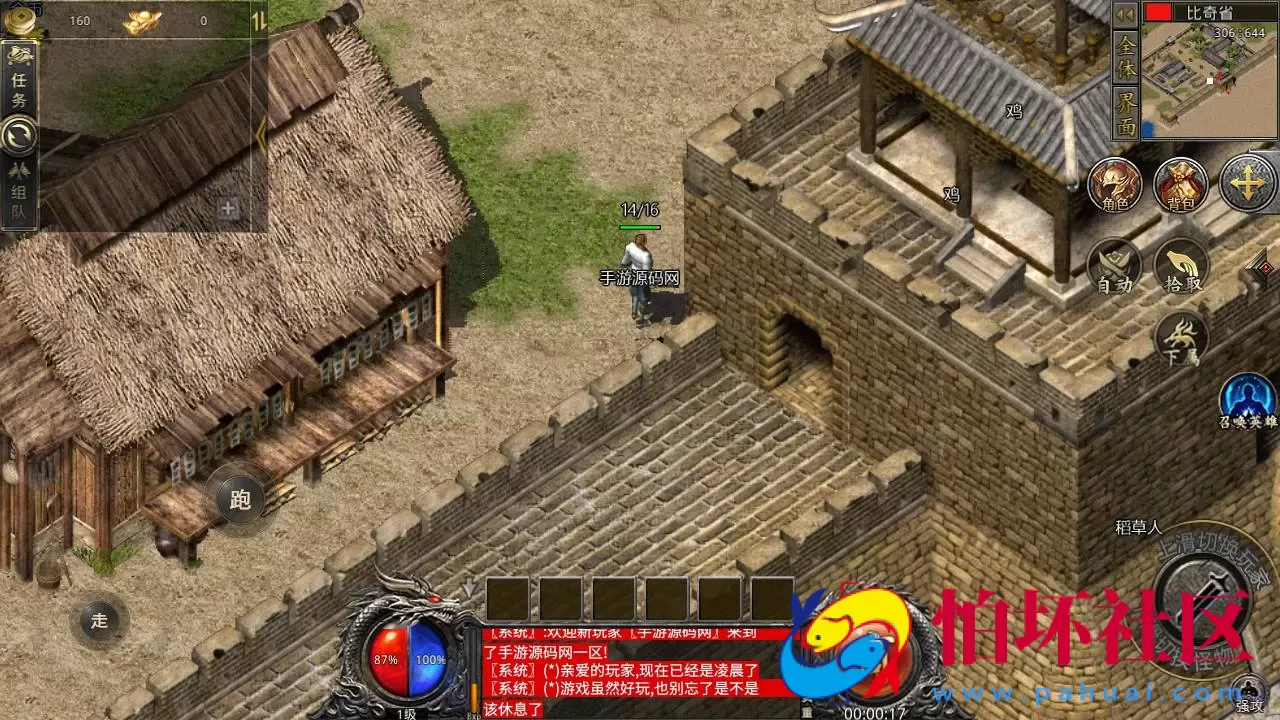Open the 背包 backpack icon
Image resolution: width=1280 pixels, height=720 pixels.
click(x=1181, y=185)
